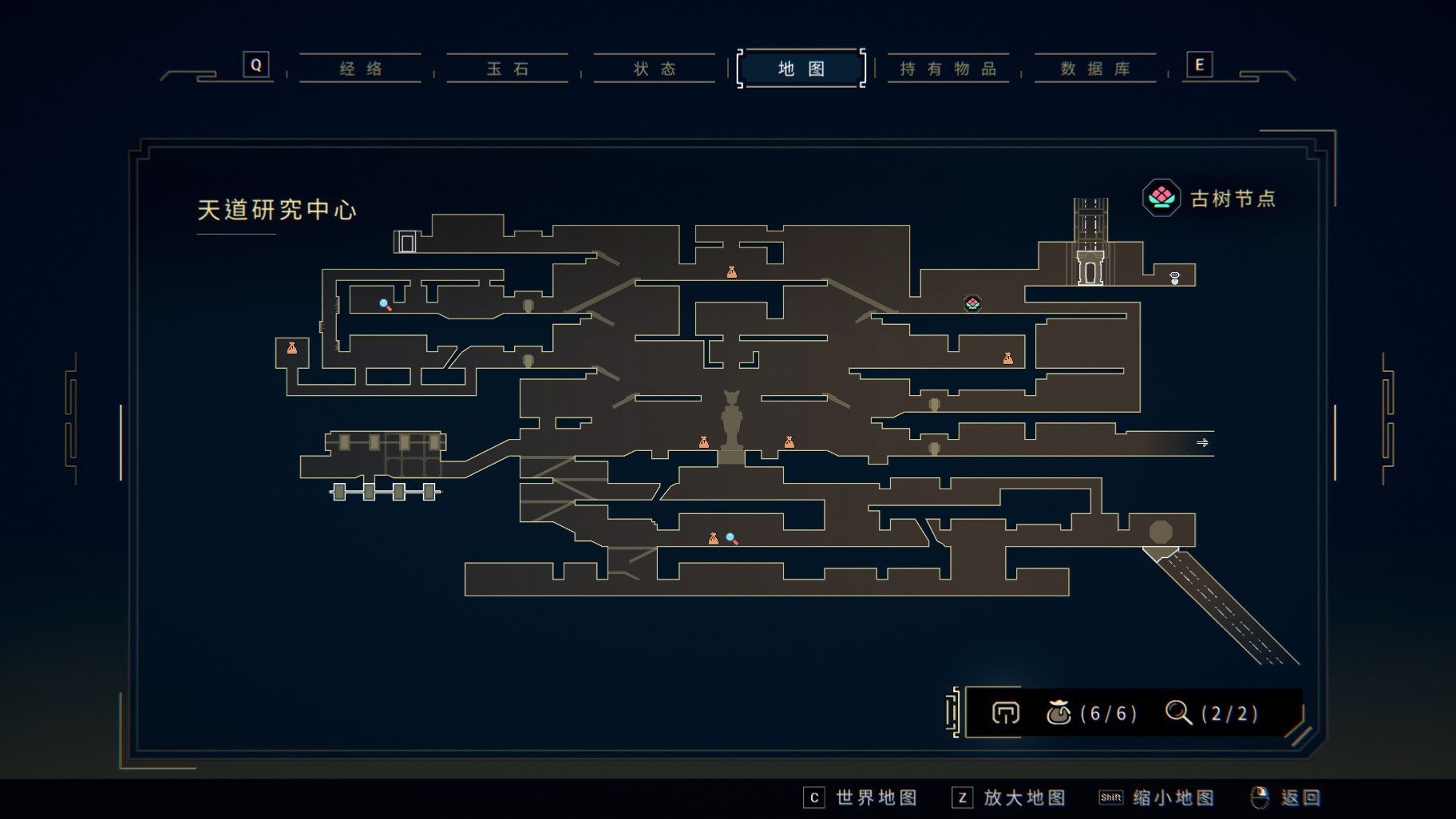Click the treasure pouch counter icon
1456x819 pixels.
point(1058,712)
